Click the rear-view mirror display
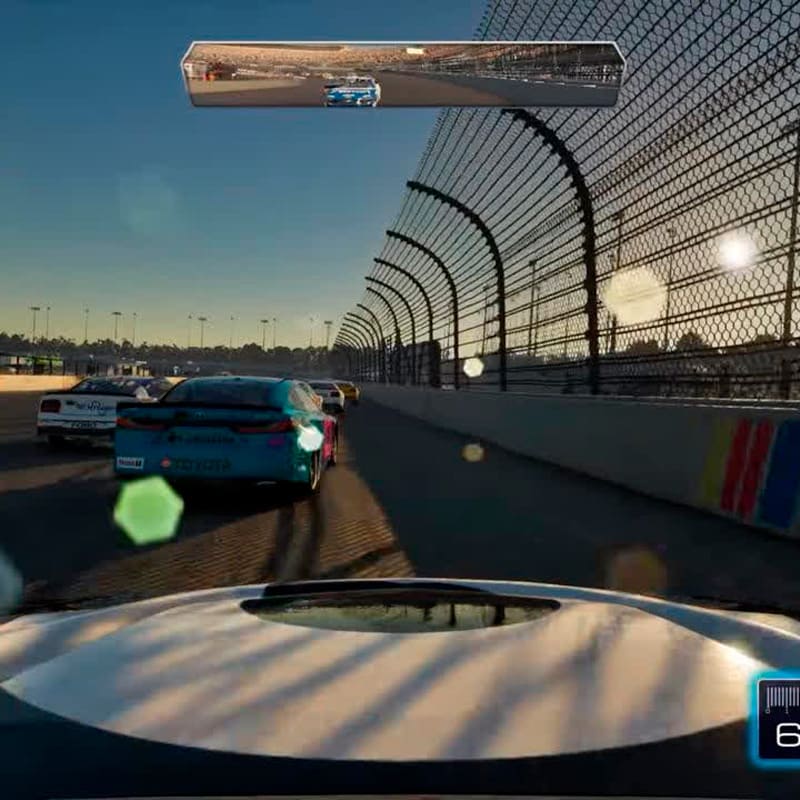Viewport: 800px width, 800px height. click(x=402, y=74)
